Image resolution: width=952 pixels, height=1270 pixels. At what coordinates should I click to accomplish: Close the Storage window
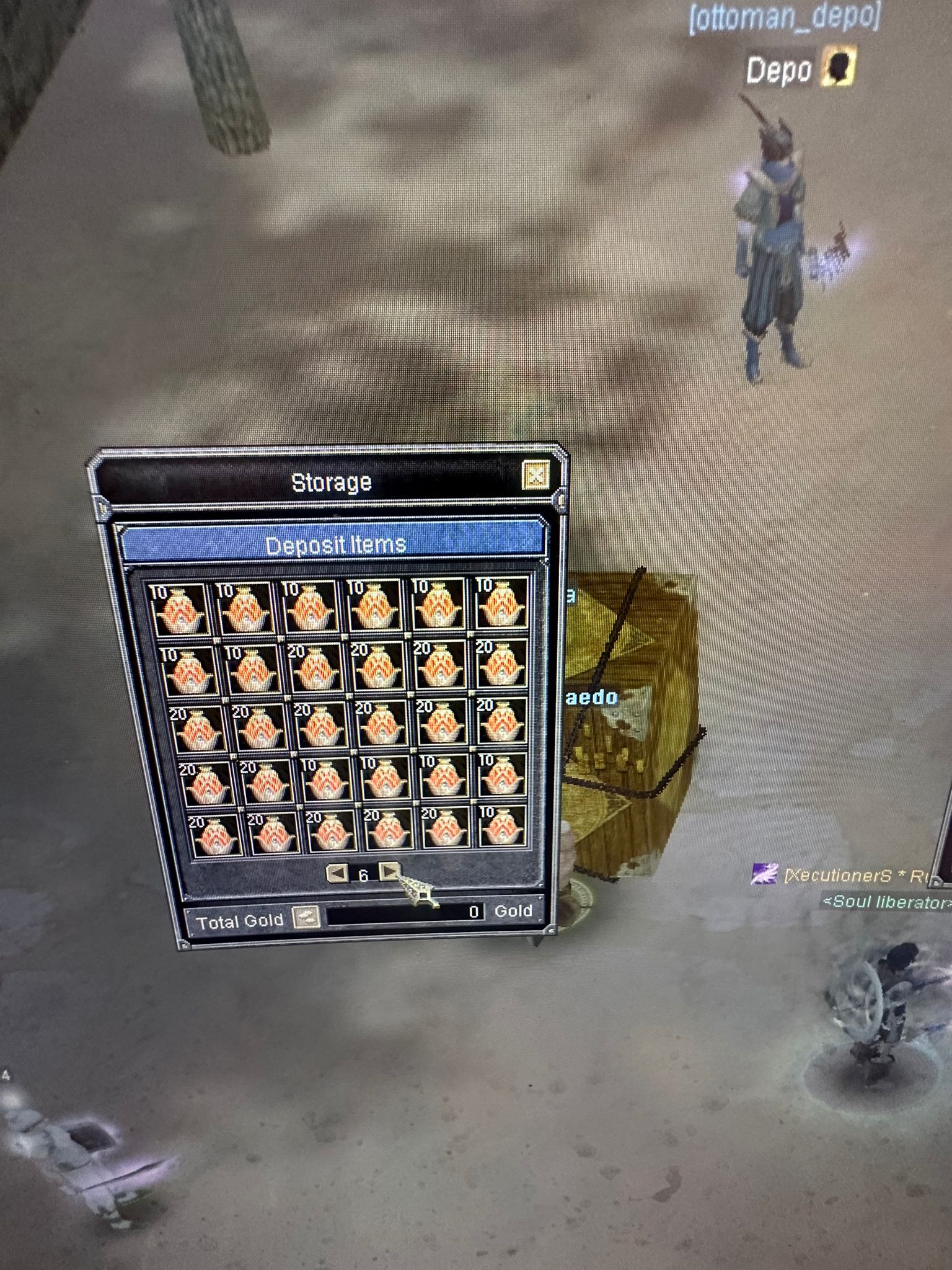[535, 476]
